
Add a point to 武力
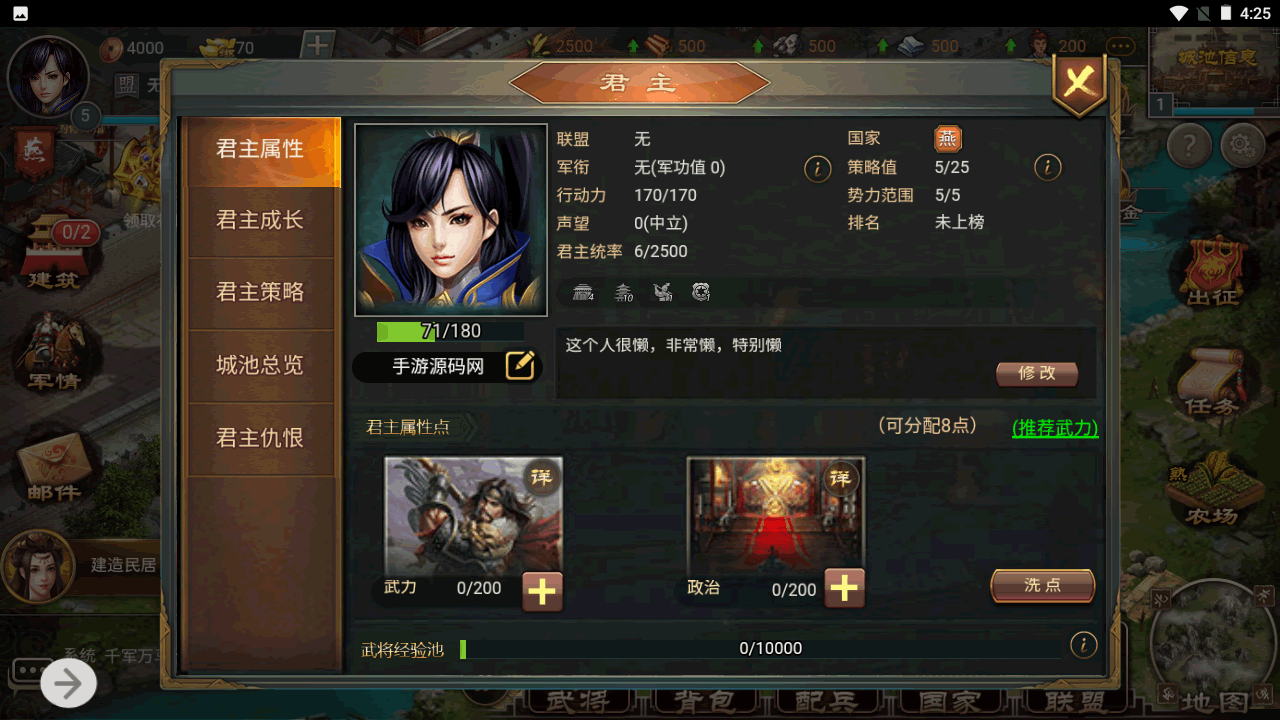click(542, 591)
